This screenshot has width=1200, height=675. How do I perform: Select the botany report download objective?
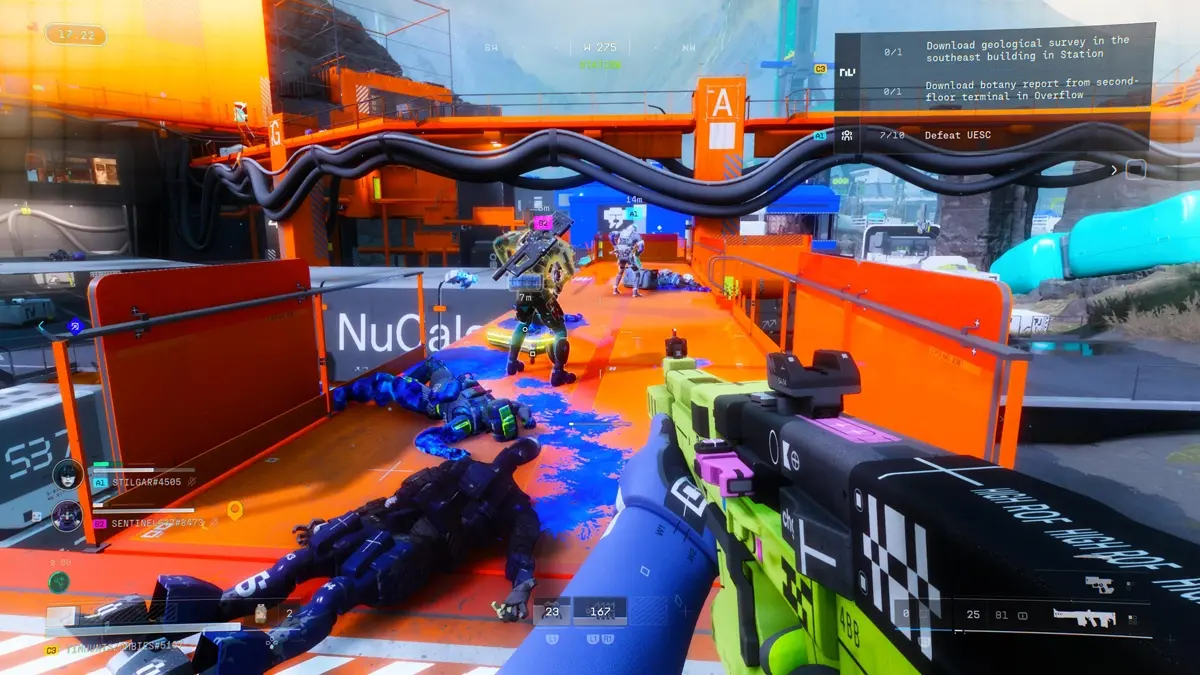click(1031, 89)
